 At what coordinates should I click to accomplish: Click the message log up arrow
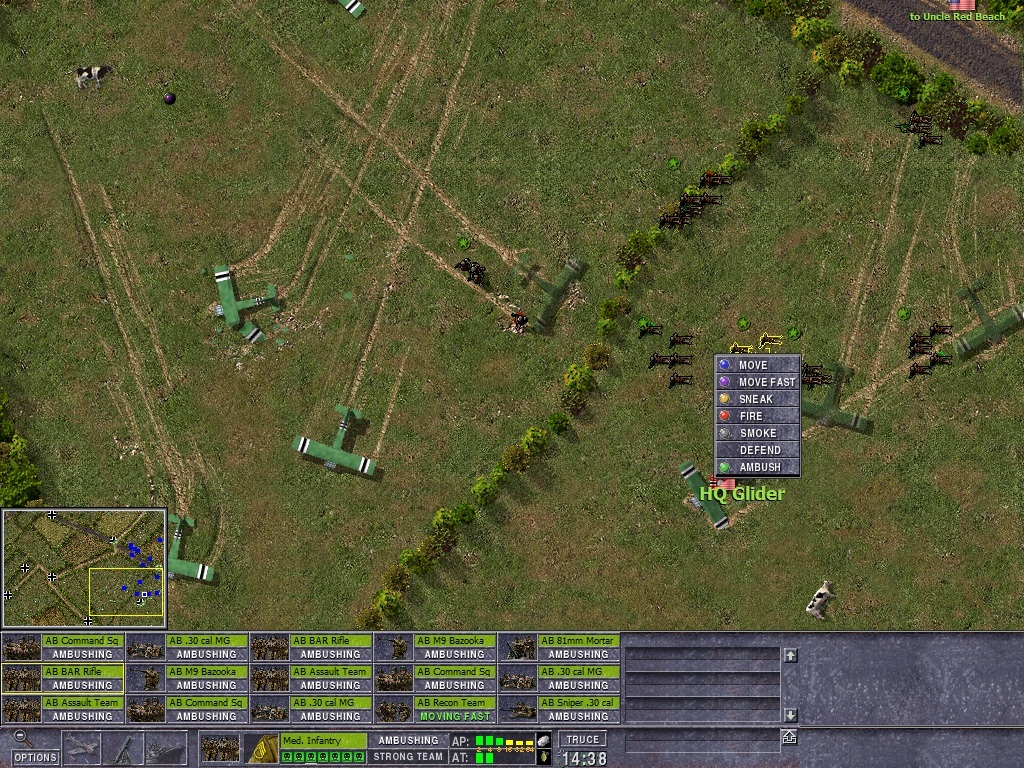click(x=790, y=655)
